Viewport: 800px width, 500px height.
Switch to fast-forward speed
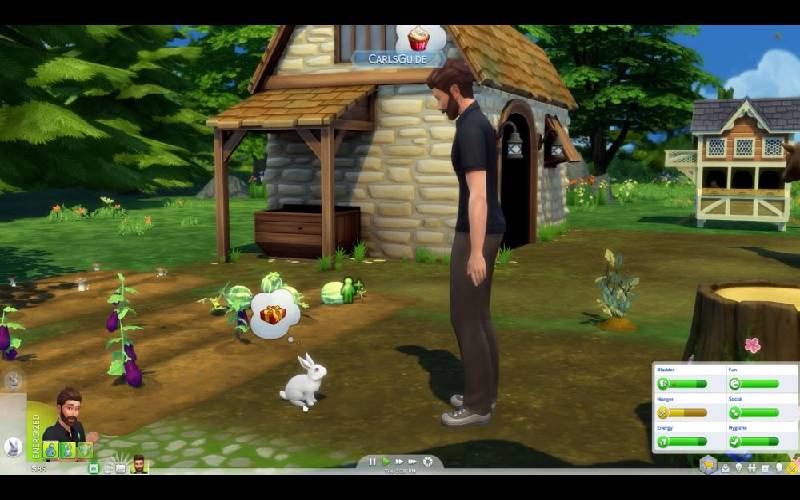pos(399,461)
